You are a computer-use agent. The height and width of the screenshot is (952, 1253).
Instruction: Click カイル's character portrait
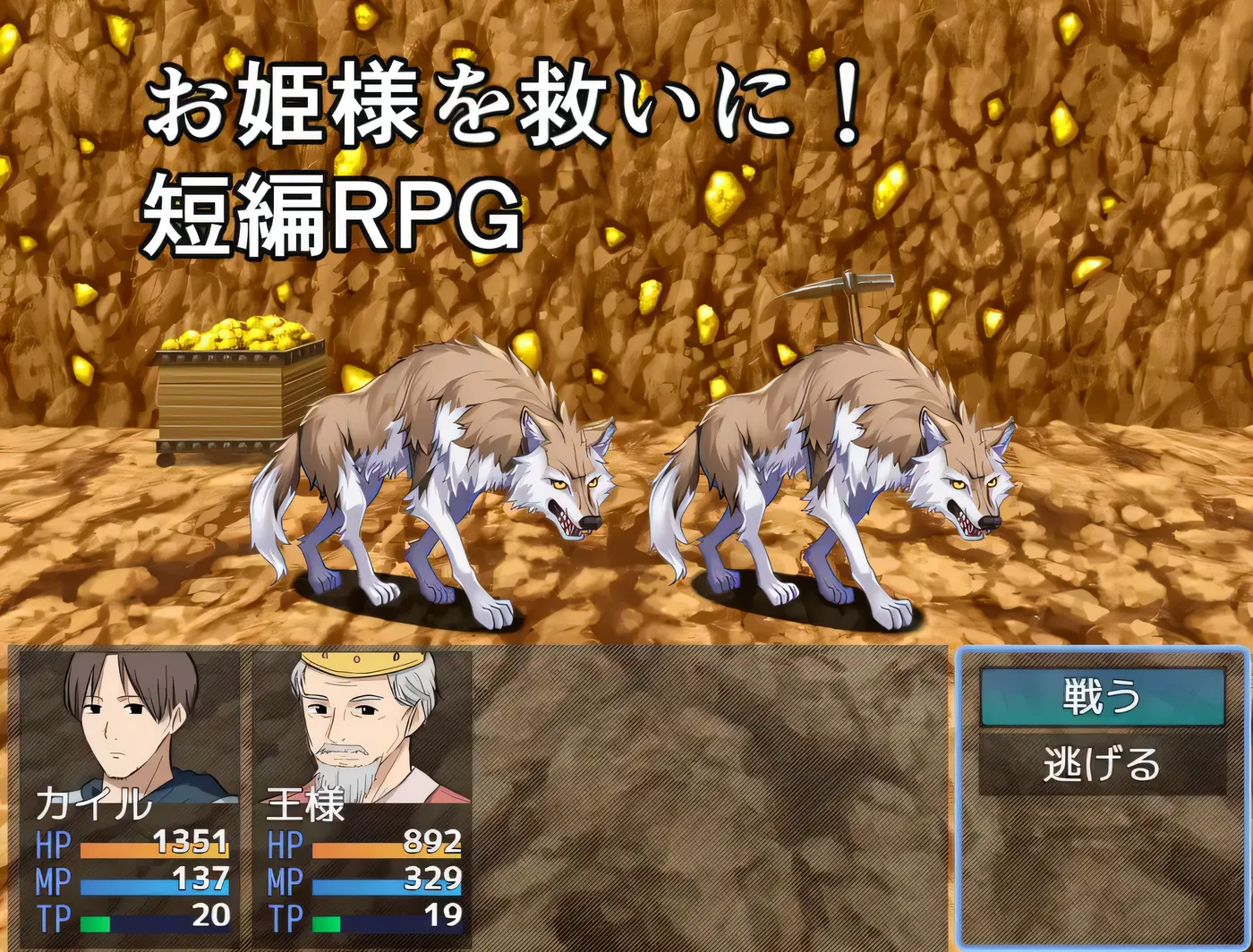(x=124, y=725)
